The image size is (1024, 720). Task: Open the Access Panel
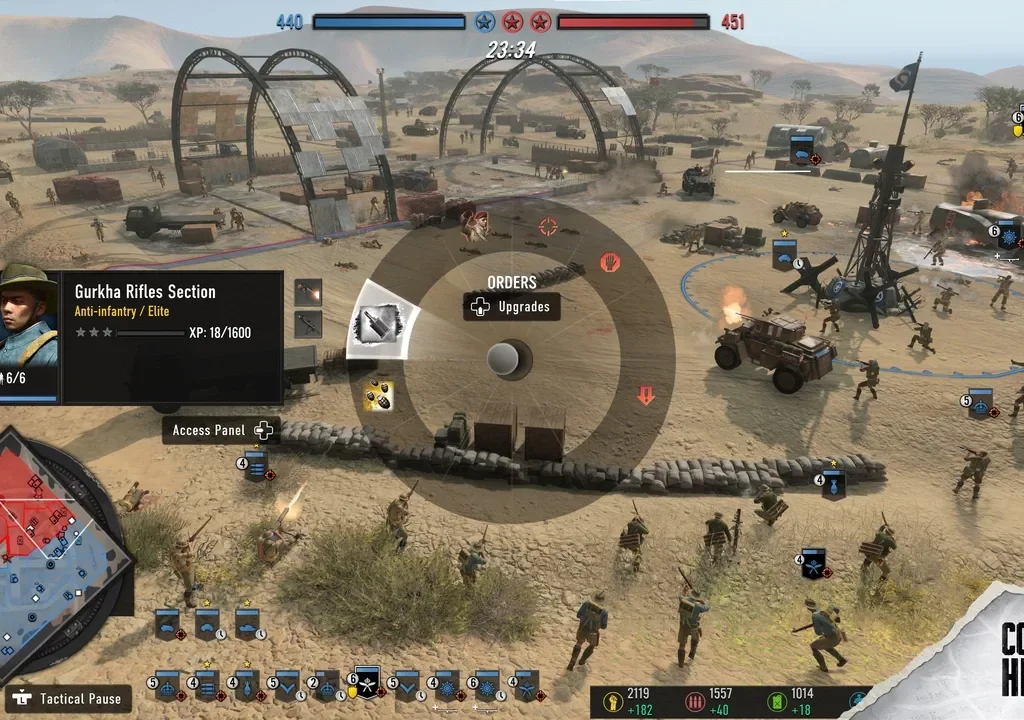click(x=221, y=430)
